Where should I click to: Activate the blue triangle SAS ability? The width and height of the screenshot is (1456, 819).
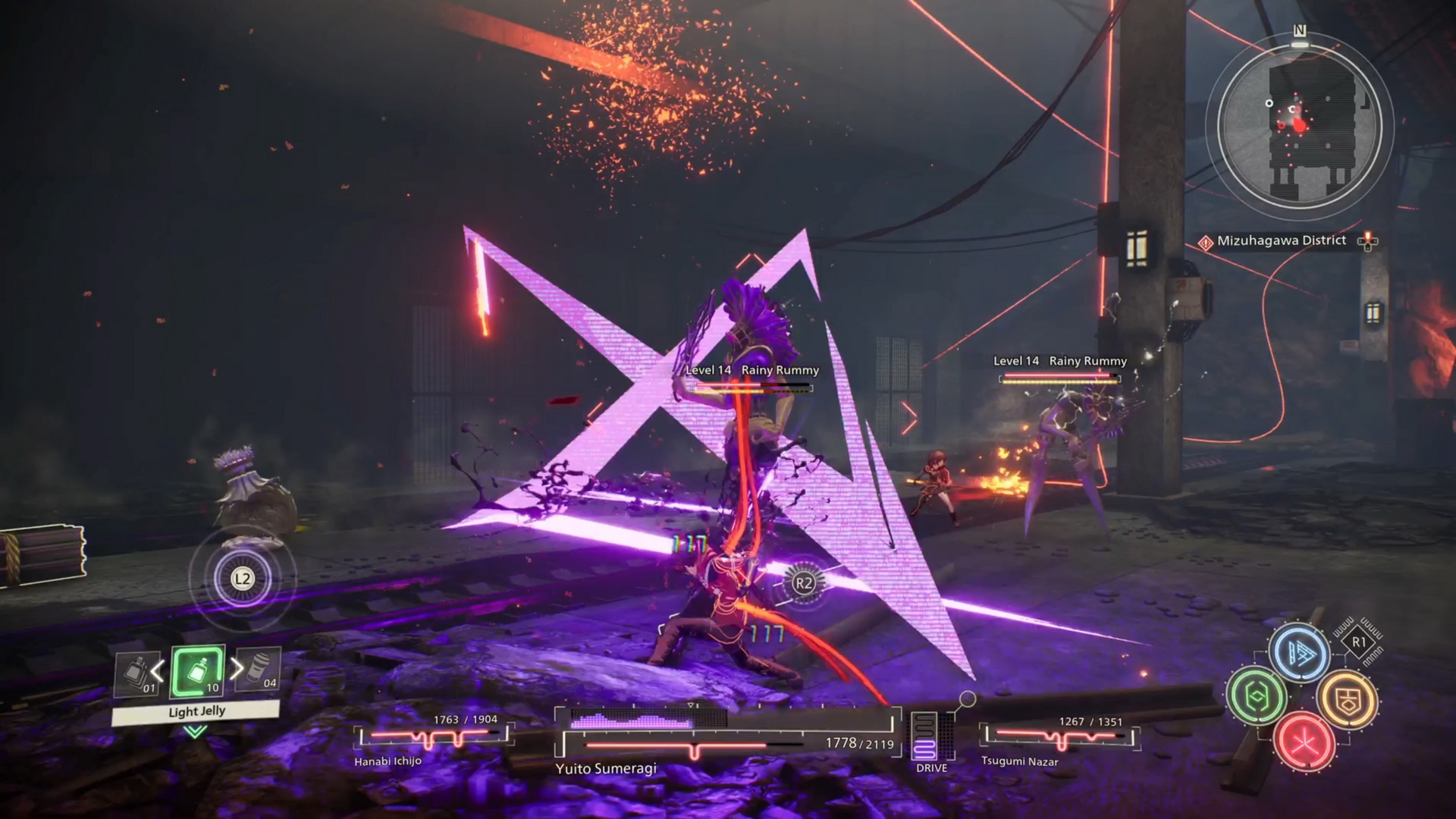click(x=1301, y=654)
